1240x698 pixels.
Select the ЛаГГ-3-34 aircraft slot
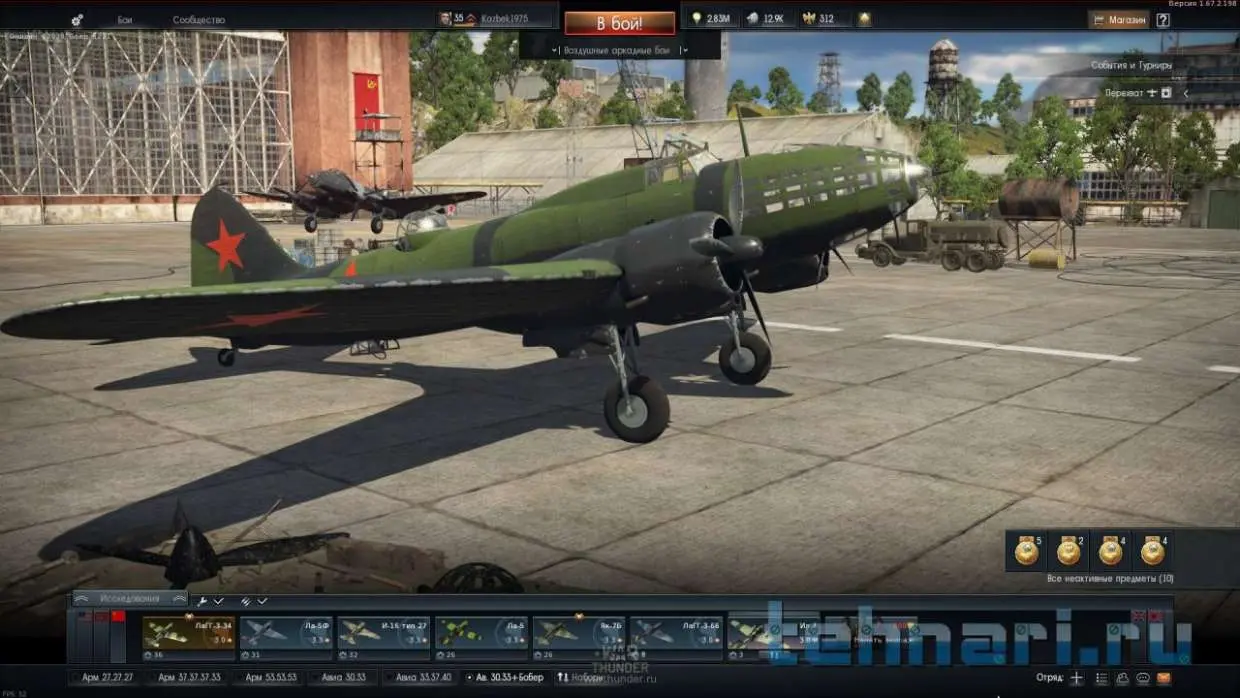point(189,638)
